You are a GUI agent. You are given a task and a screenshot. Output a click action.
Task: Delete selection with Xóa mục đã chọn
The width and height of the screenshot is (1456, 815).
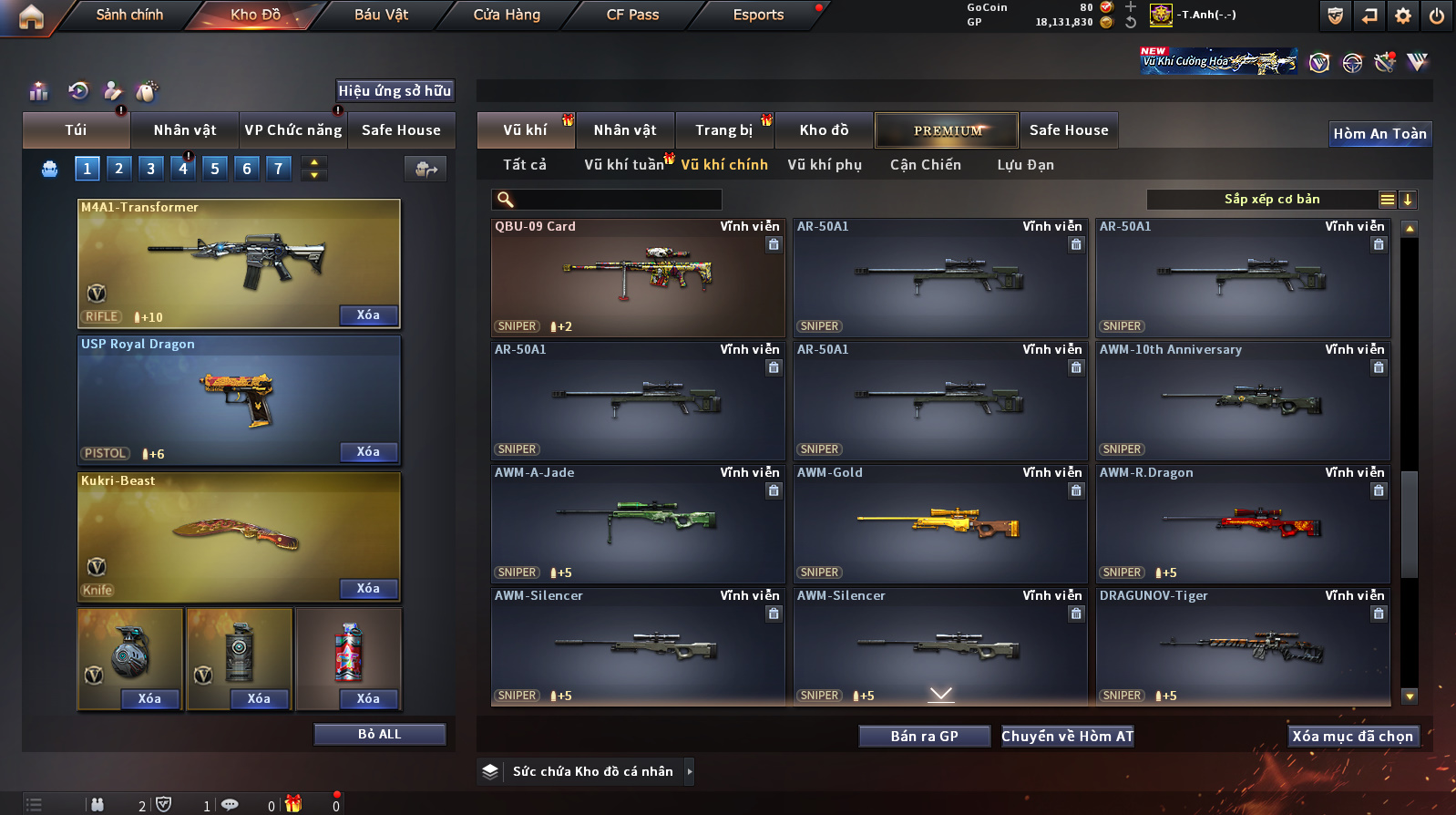(1352, 737)
